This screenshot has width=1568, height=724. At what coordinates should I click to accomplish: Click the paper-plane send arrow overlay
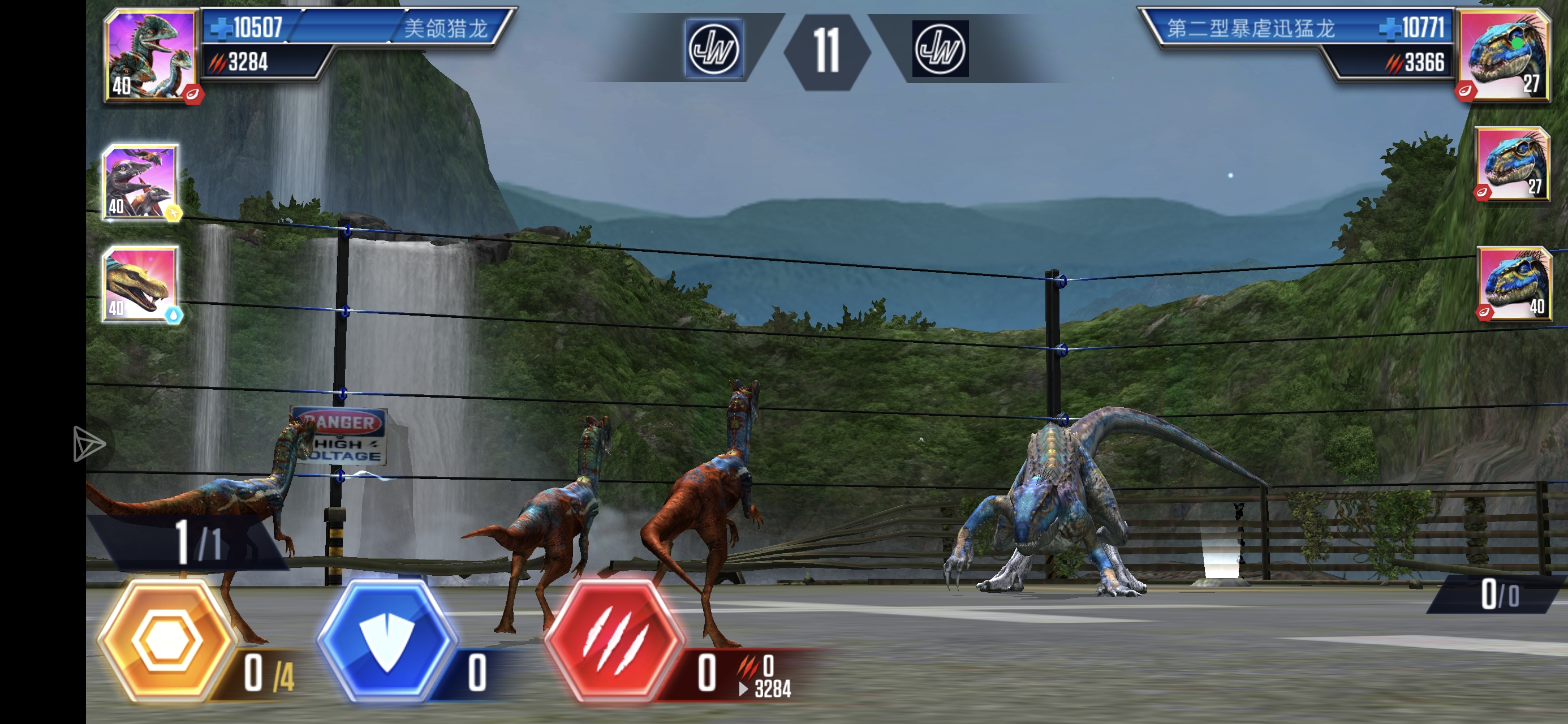(89, 443)
